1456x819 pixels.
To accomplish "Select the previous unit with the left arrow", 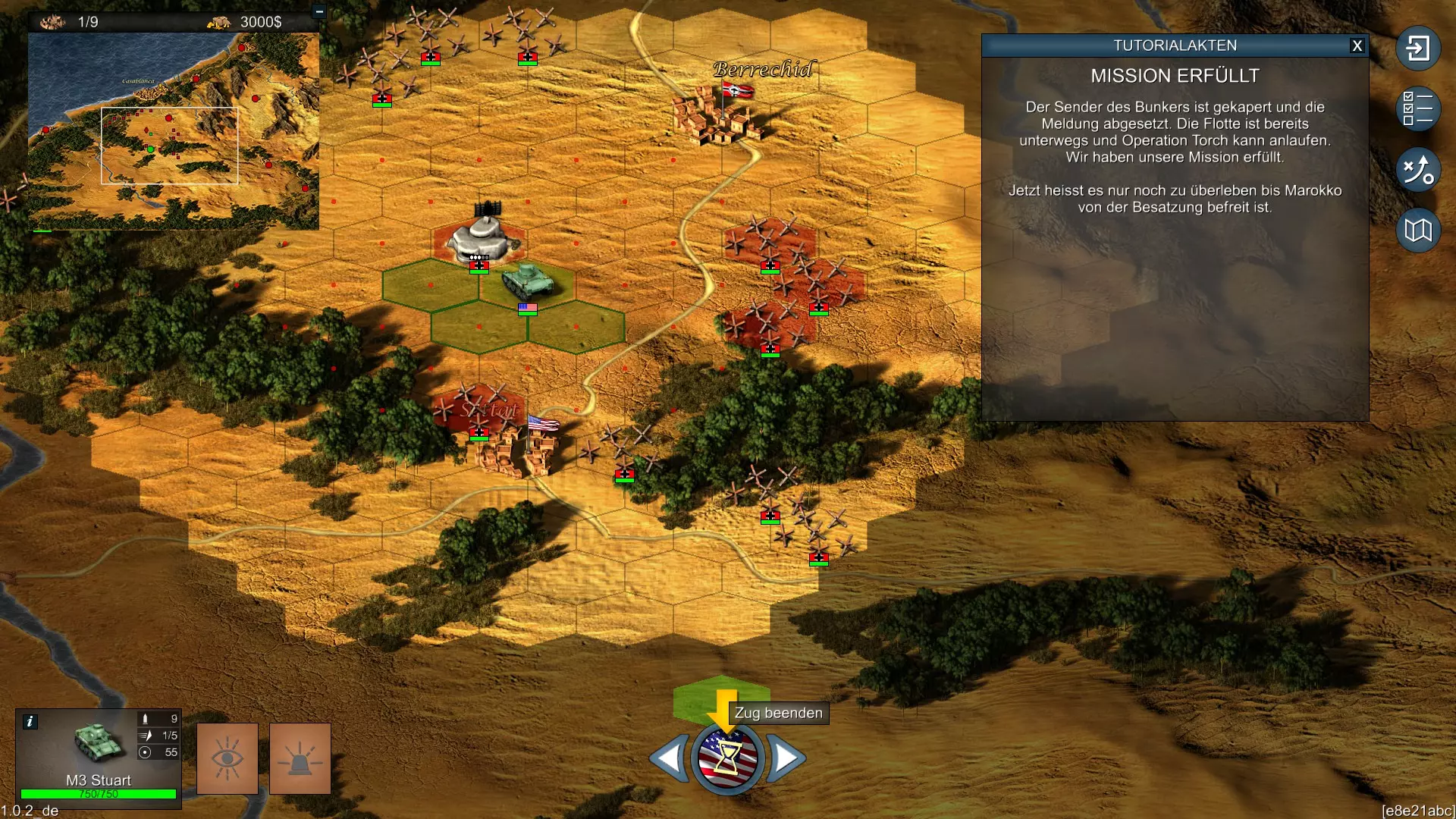I will tap(669, 757).
